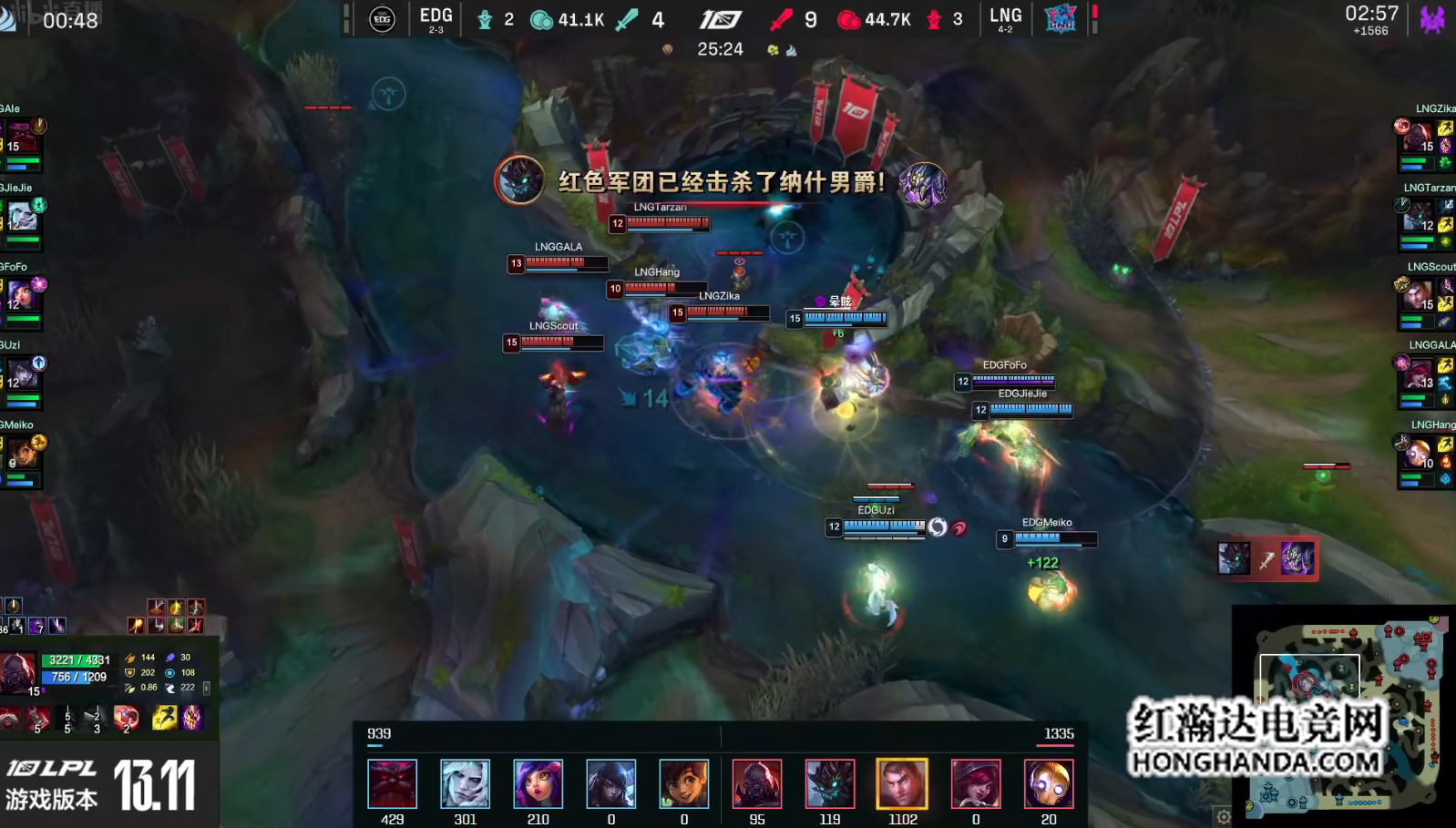This screenshot has width=1456, height=828.
Task: Select Maokai's portrait in the bottom bar
Action: [830, 783]
